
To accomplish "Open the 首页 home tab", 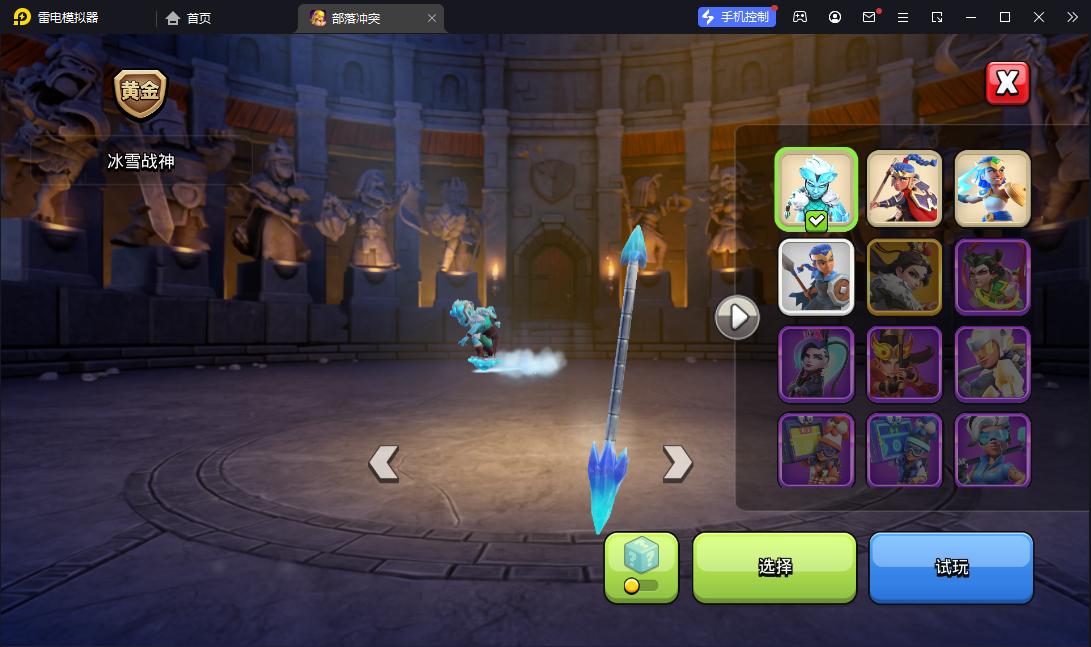I will (x=189, y=18).
